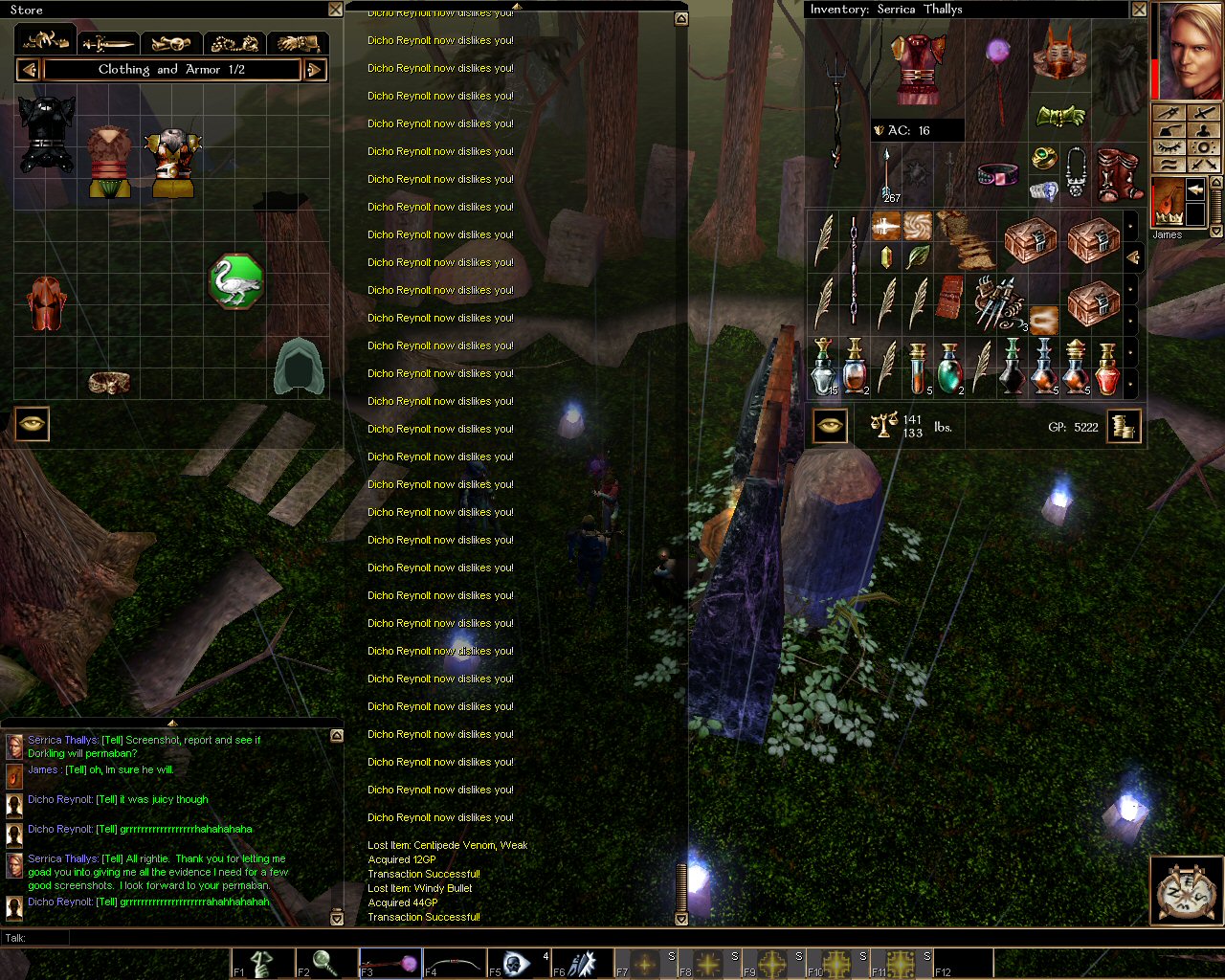Select the equipped red armor slot
The width and height of the screenshot is (1225, 980).
point(919,69)
